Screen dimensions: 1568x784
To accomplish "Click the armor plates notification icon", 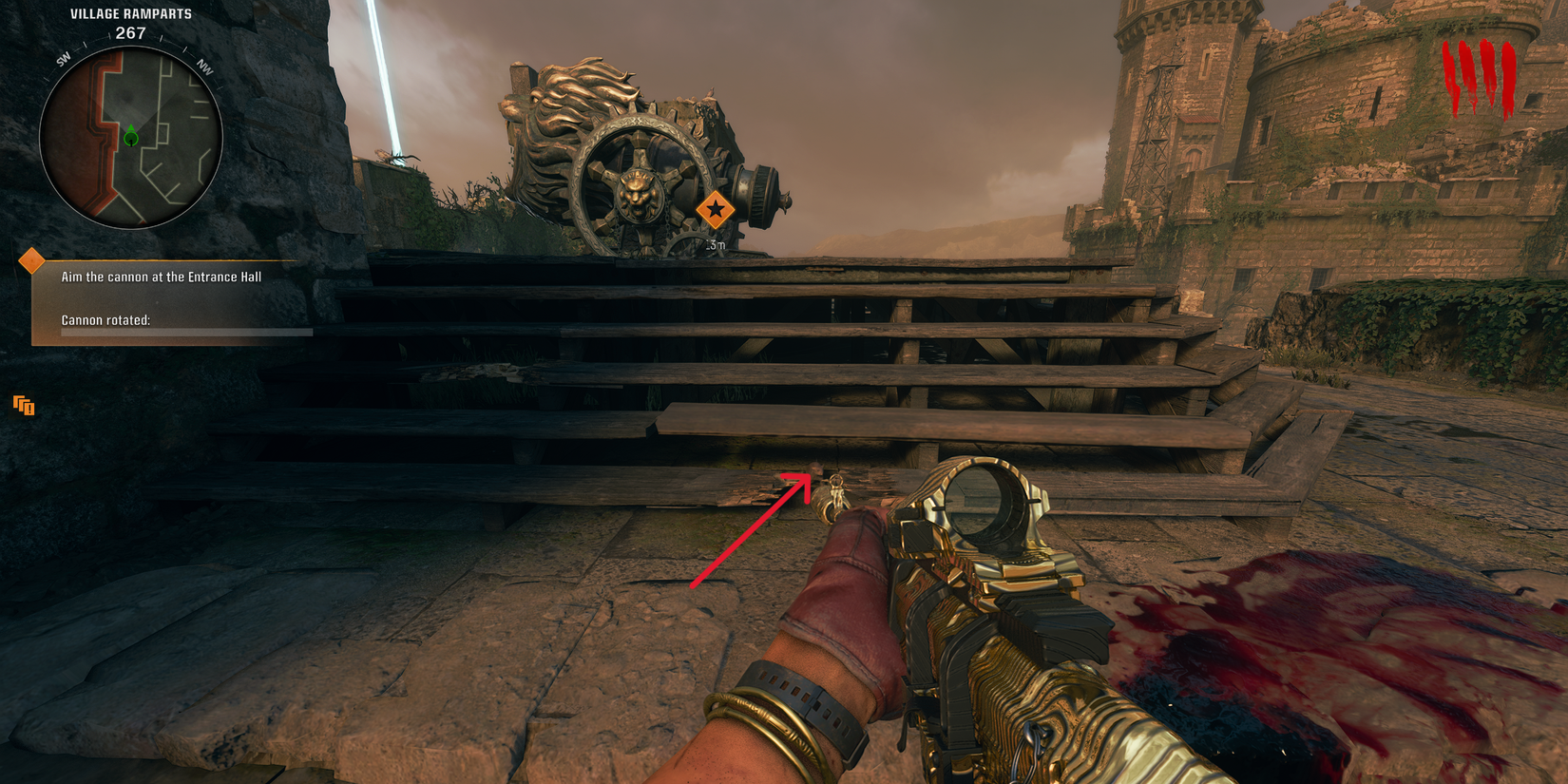I will point(23,406).
